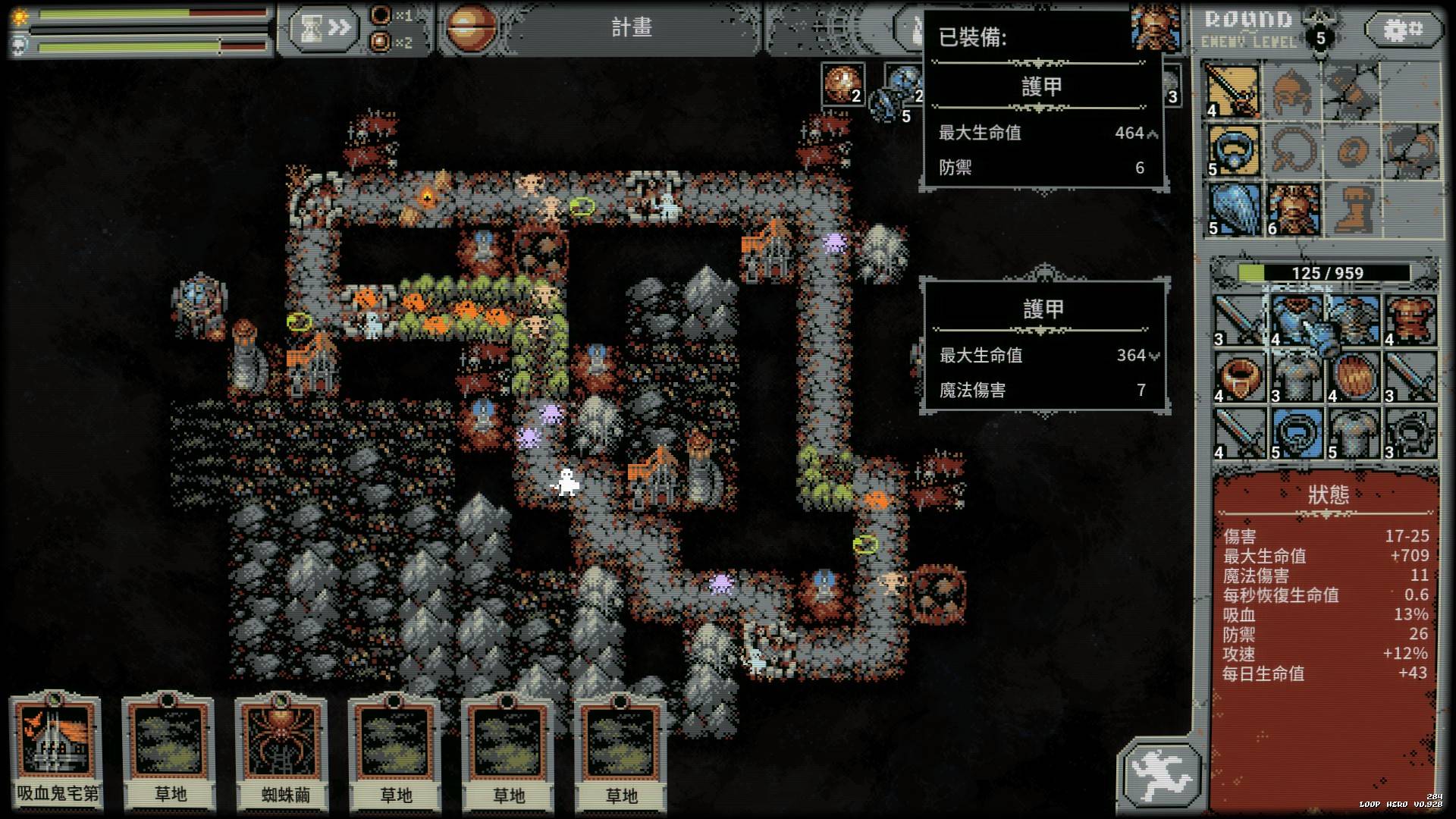This screenshot has width=1456, height=819.
Task: Pick the level 5 gray chainmail in inventory
Action: (x=1353, y=433)
